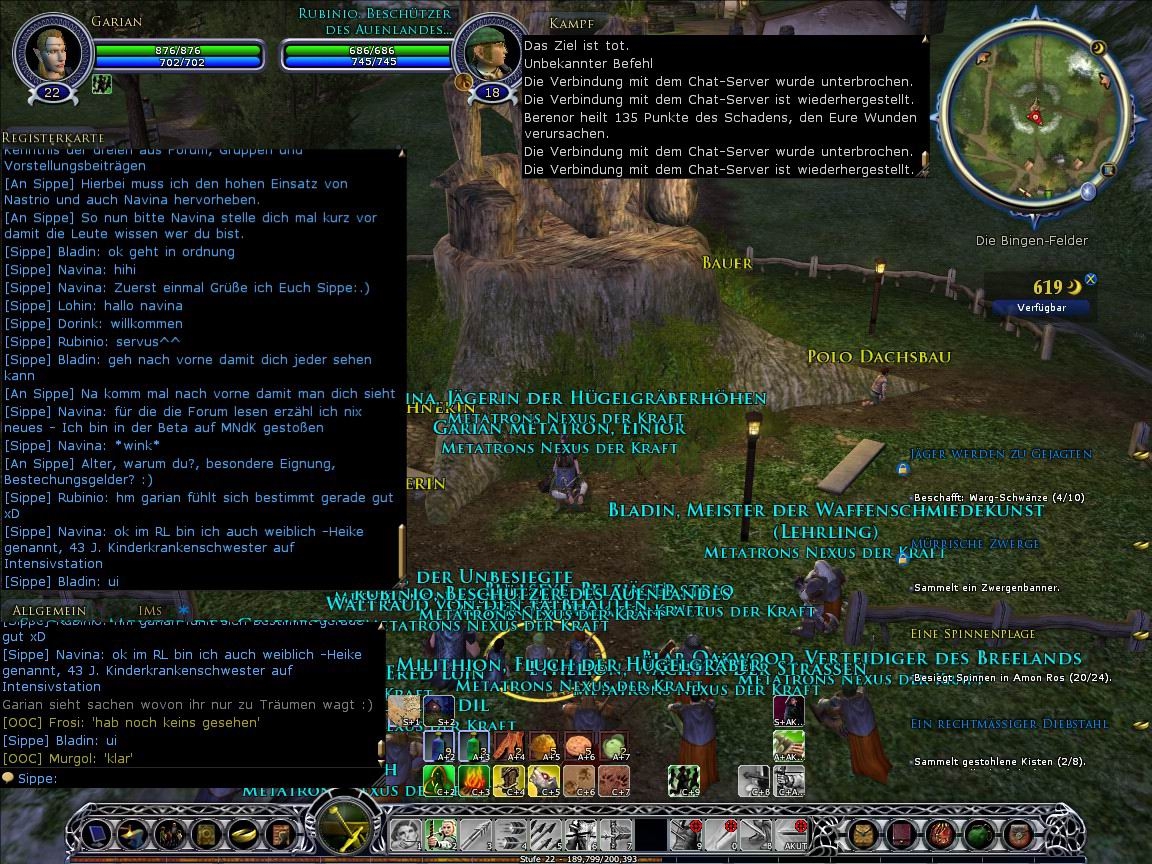This screenshot has width=1152, height=864.
Task: Use the blue potion in hotbar slot A+2
Action: tap(440, 745)
